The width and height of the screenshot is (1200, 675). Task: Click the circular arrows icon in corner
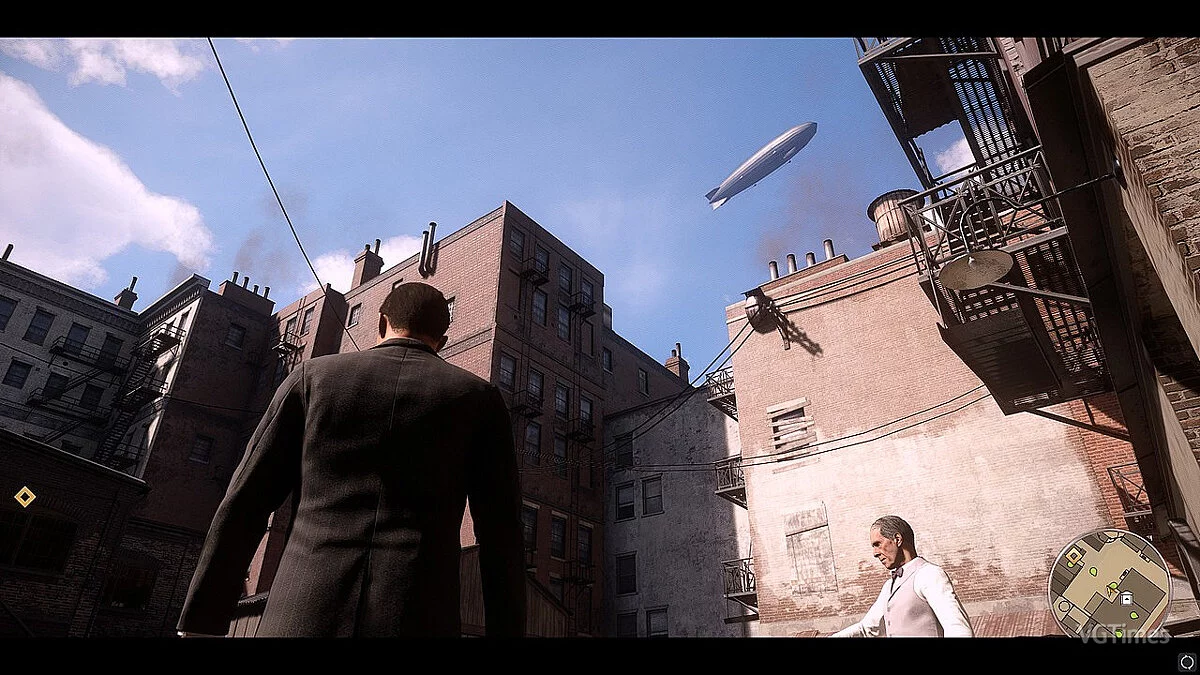pos(1186,659)
